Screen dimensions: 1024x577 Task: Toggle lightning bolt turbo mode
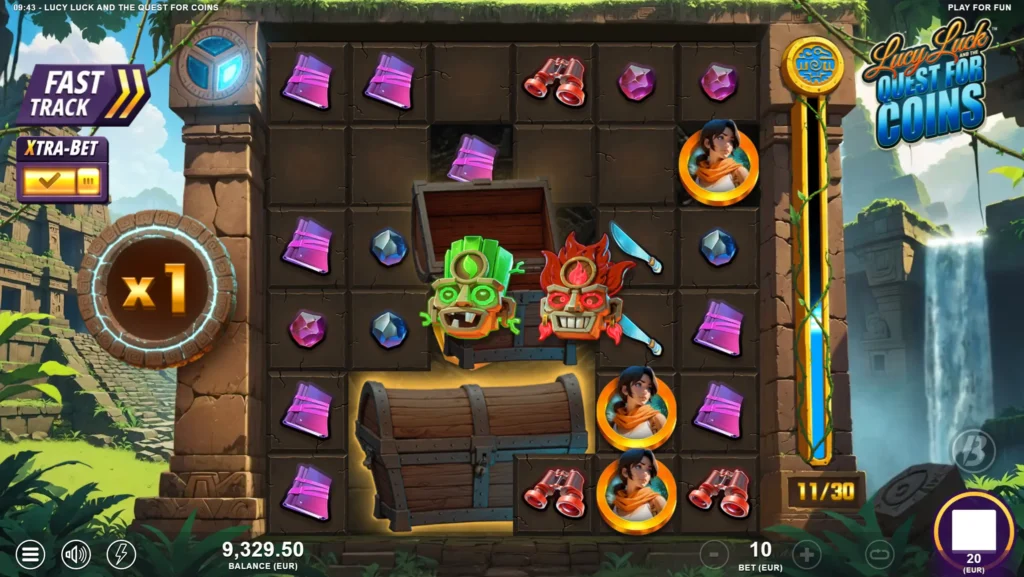tap(121, 554)
